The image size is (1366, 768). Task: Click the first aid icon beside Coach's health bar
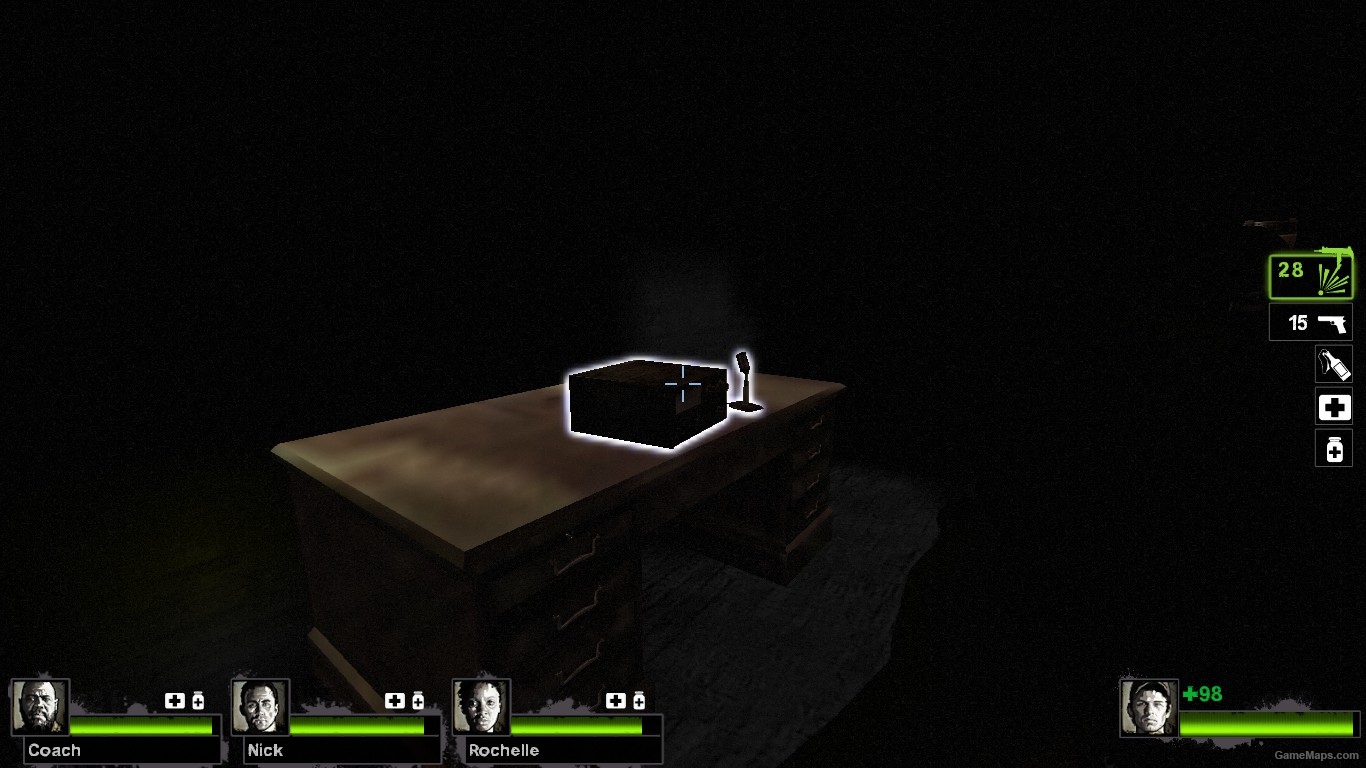click(x=174, y=701)
